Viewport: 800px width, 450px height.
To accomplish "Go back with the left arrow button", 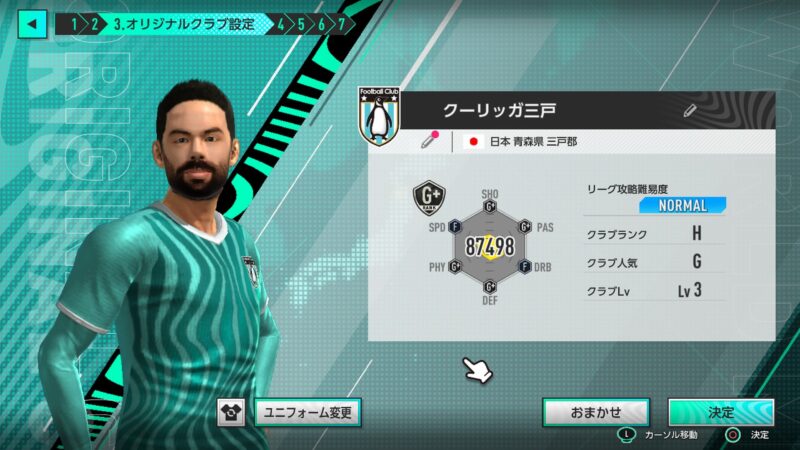I will pyautogui.click(x=32, y=22).
